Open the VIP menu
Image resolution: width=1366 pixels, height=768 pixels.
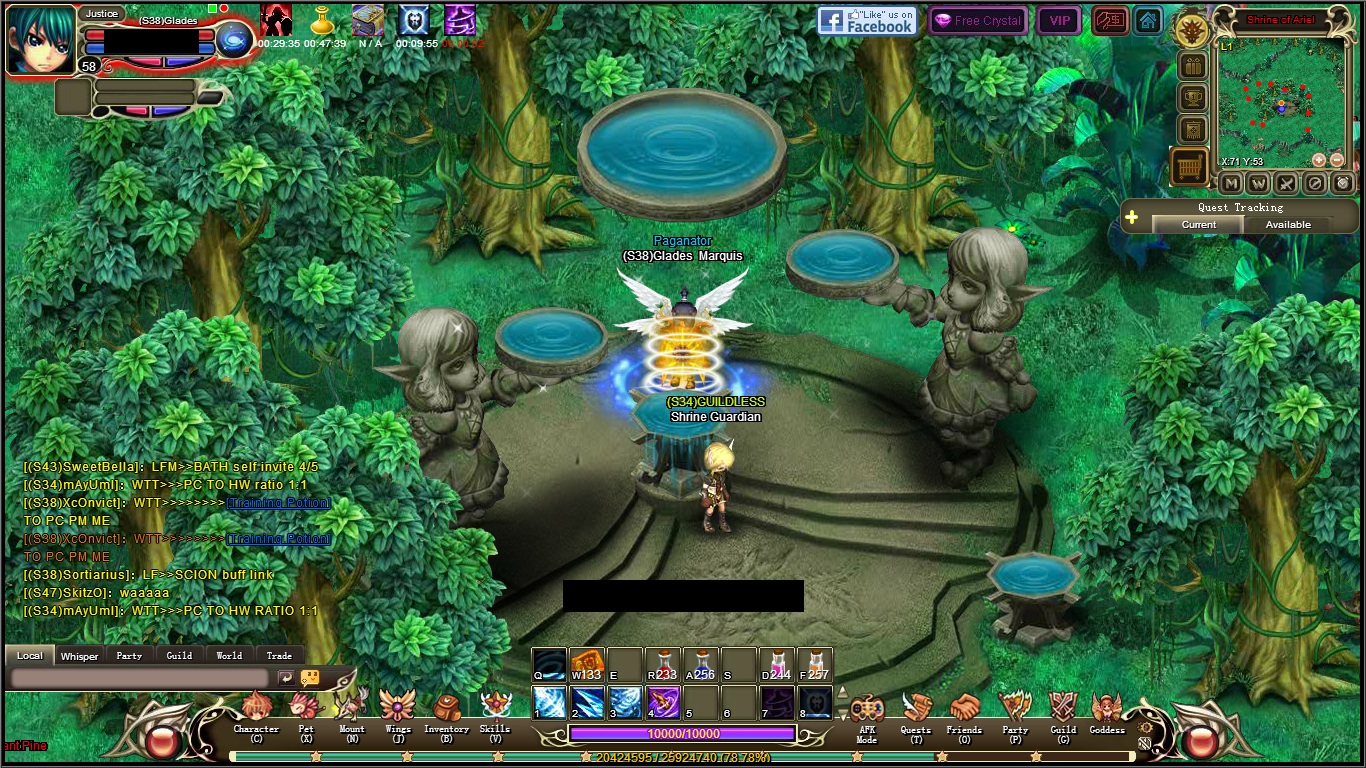pyautogui.click(x=1059, y=20)
